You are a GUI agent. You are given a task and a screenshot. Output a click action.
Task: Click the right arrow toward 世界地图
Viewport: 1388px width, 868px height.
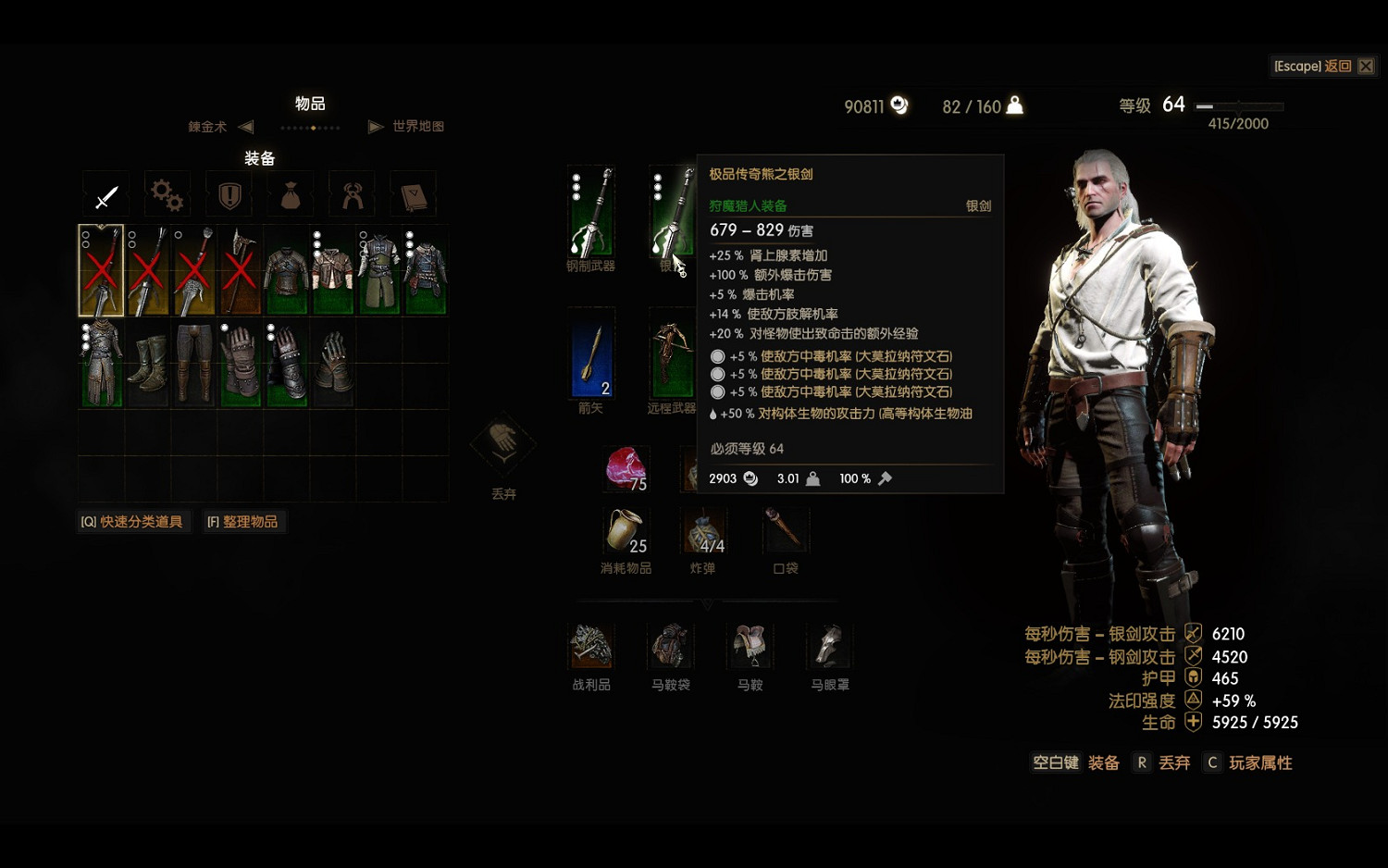tap(375, 127)
